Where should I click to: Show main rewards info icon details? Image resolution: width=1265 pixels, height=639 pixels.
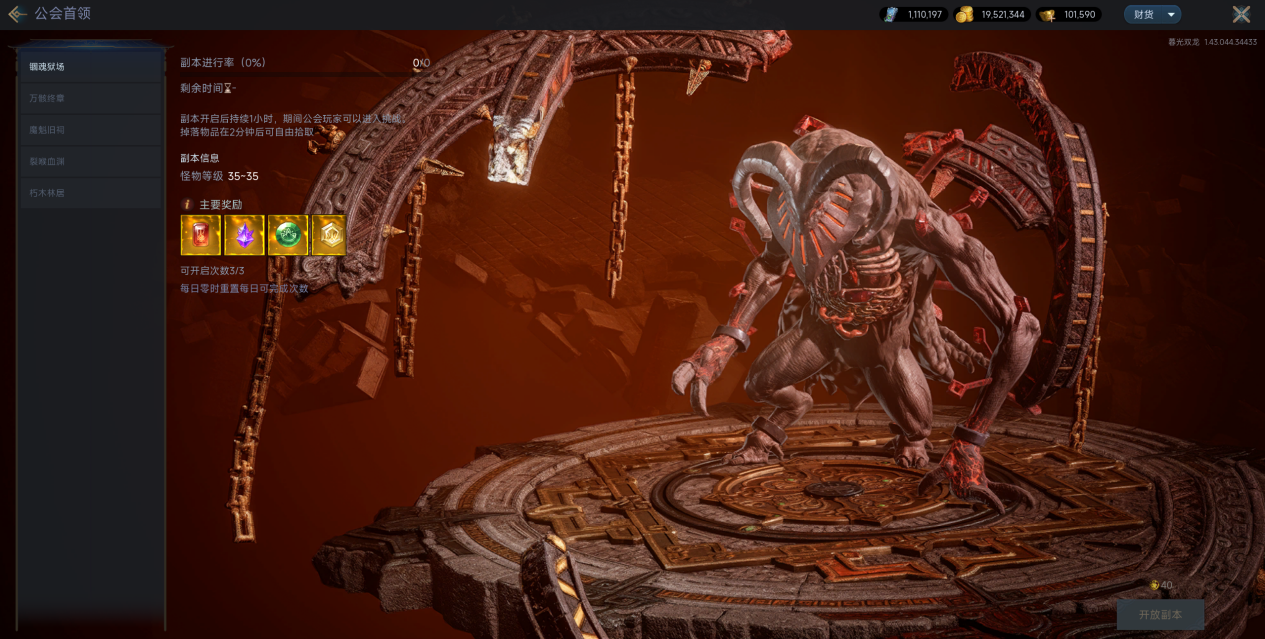187,204
